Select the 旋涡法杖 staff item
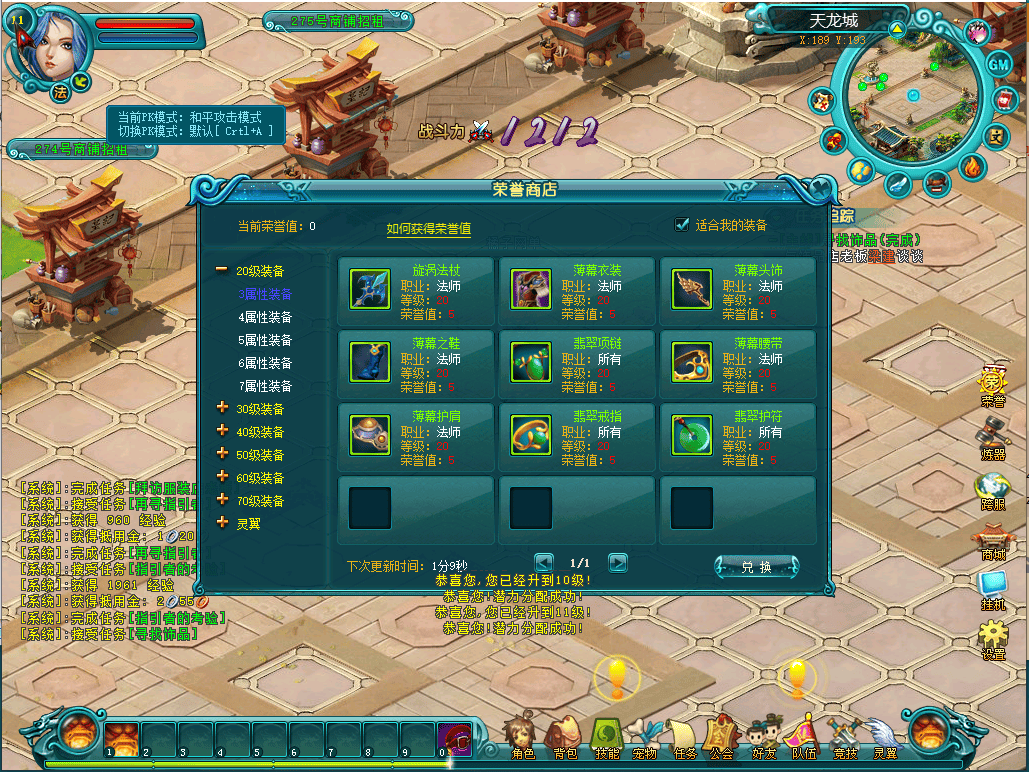The image size is (1029, 772). point(370,289)
